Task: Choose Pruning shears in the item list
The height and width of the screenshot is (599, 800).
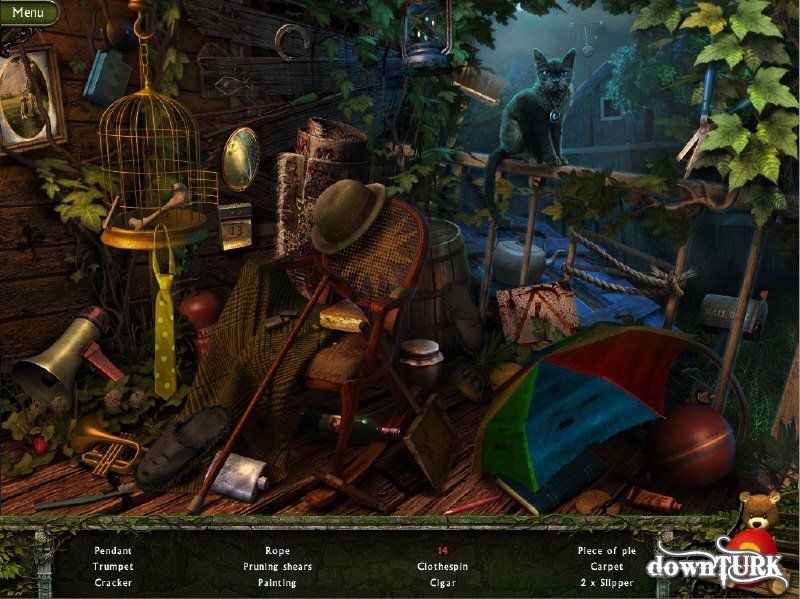Action: pos(277,566)
